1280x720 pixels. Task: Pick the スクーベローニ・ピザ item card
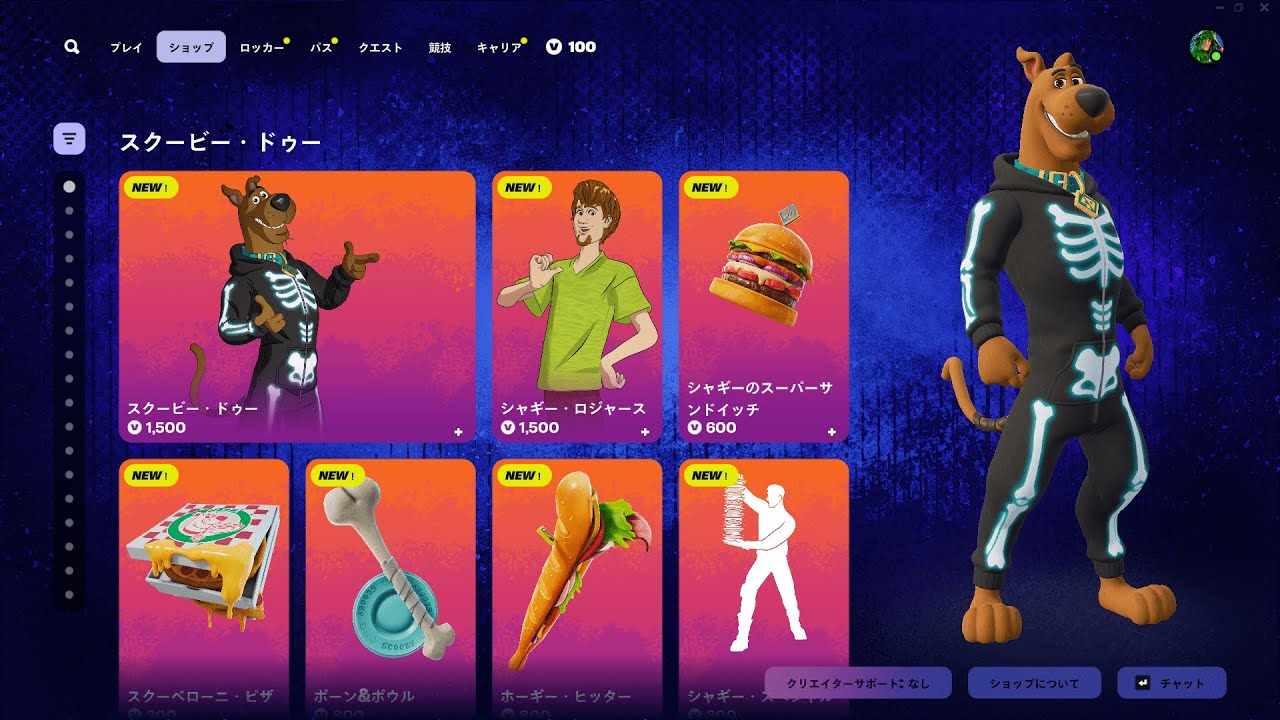[x=204, y=585]
